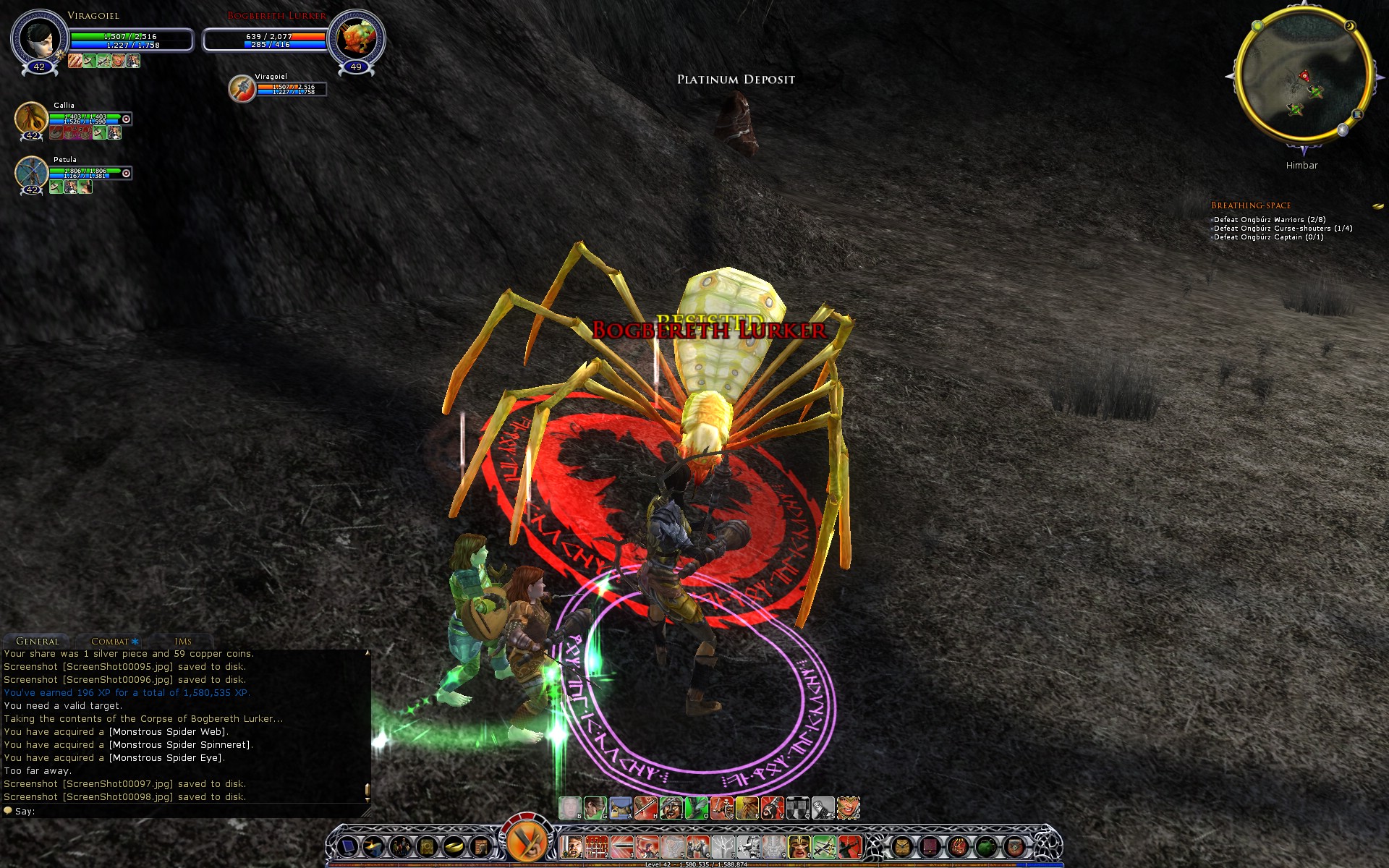Screen dimensions: 1389x868
Task: Click the gold ring main-bar icon
Action: click(454, 846)
